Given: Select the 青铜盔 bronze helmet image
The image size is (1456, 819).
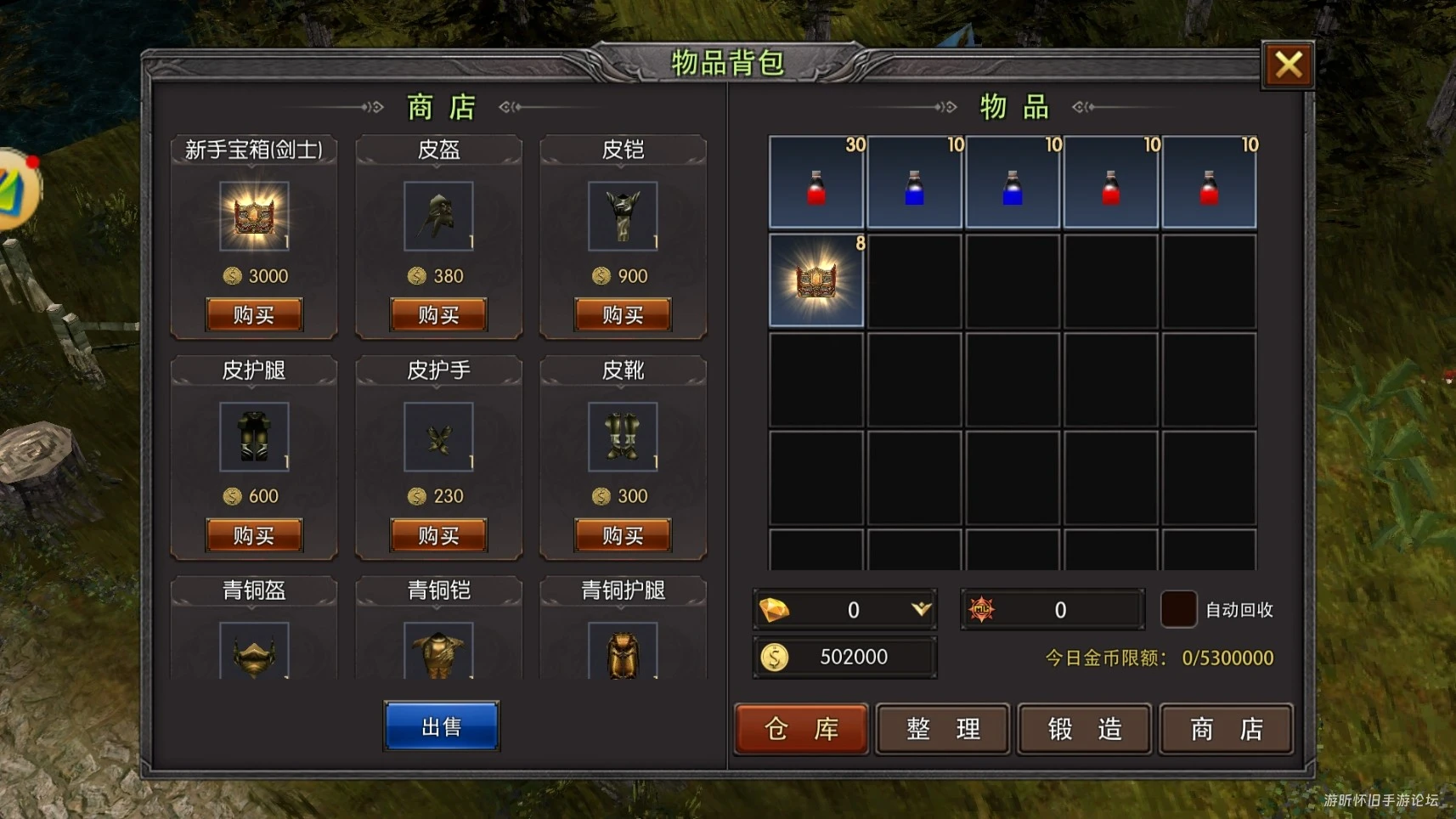Looking at the screenshot, I should [x=253, y=654].
